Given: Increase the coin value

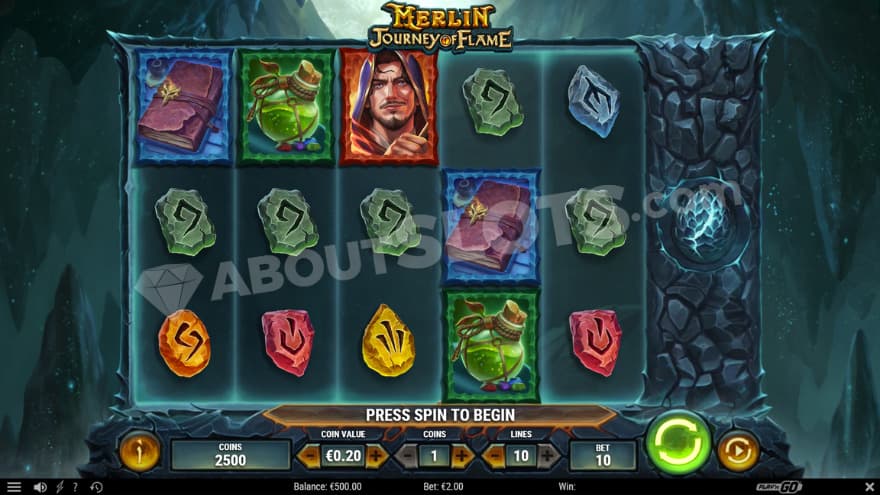Looking at the screenshot, I should click(376, 456).
